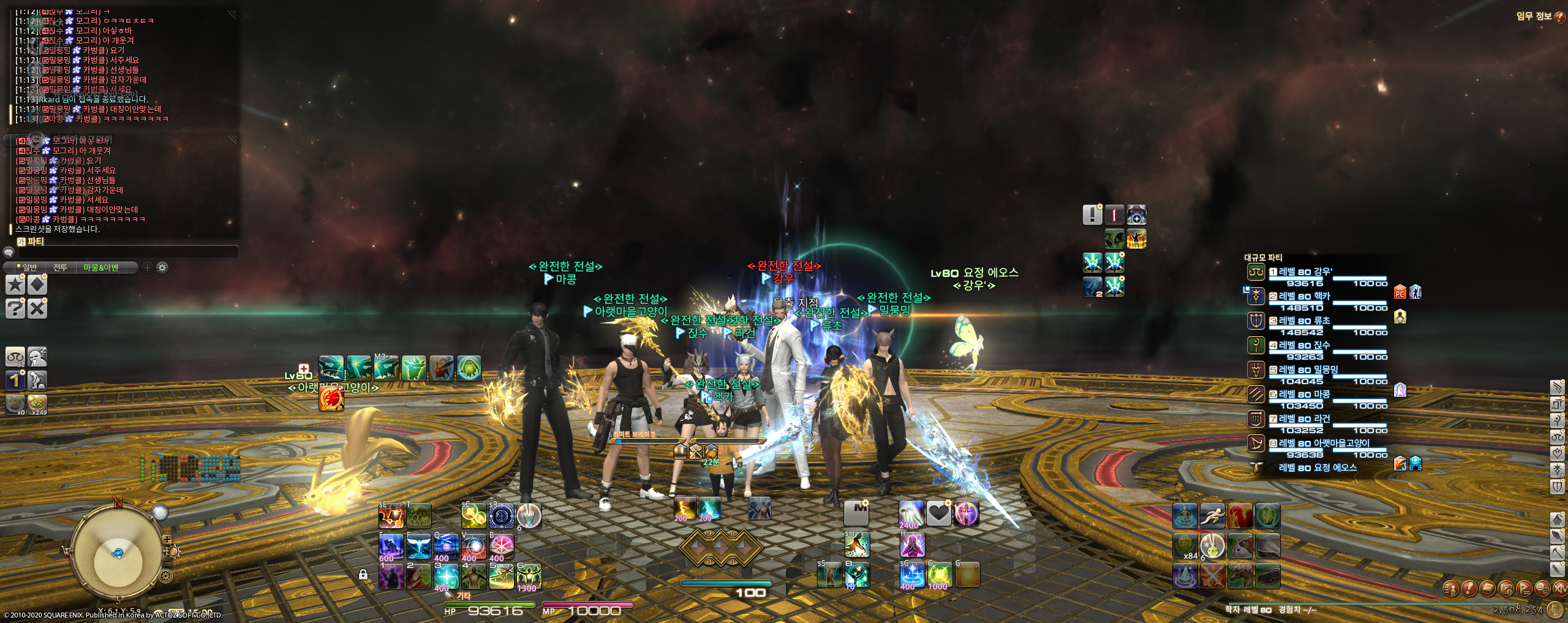Screen dimensions: 1568x623
Task: Select party member 핵카 in party list
Action: [x=1303, y=296]
